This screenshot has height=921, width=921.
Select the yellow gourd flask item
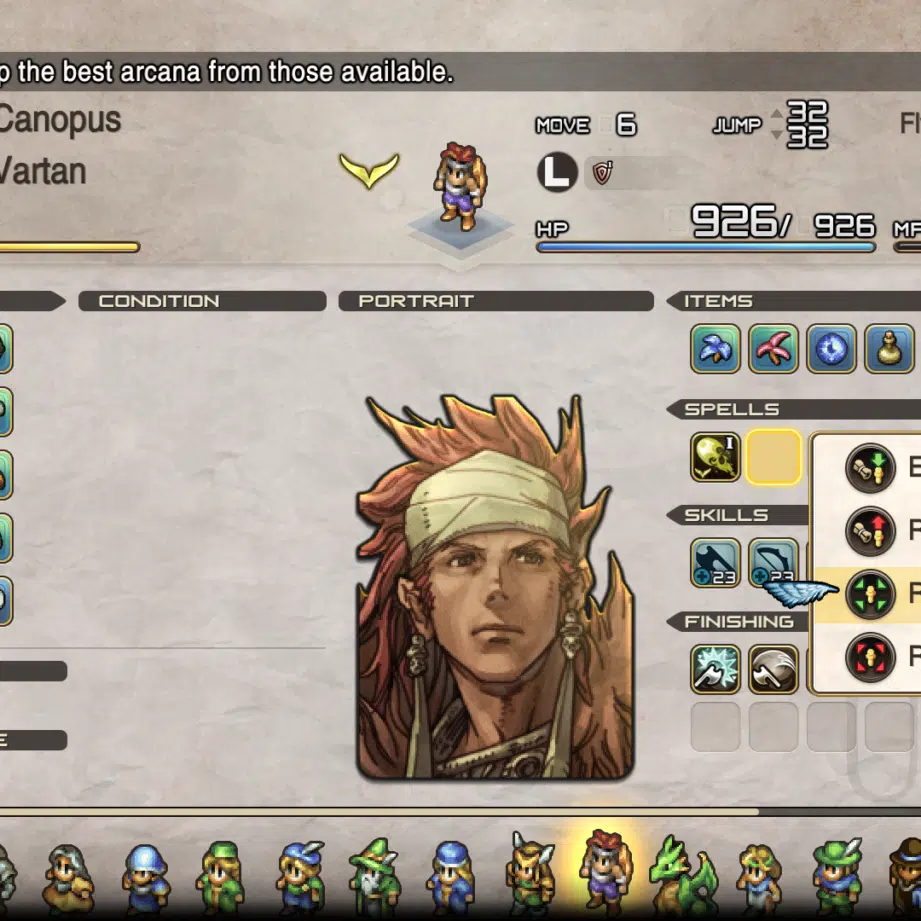coord(888,349)
